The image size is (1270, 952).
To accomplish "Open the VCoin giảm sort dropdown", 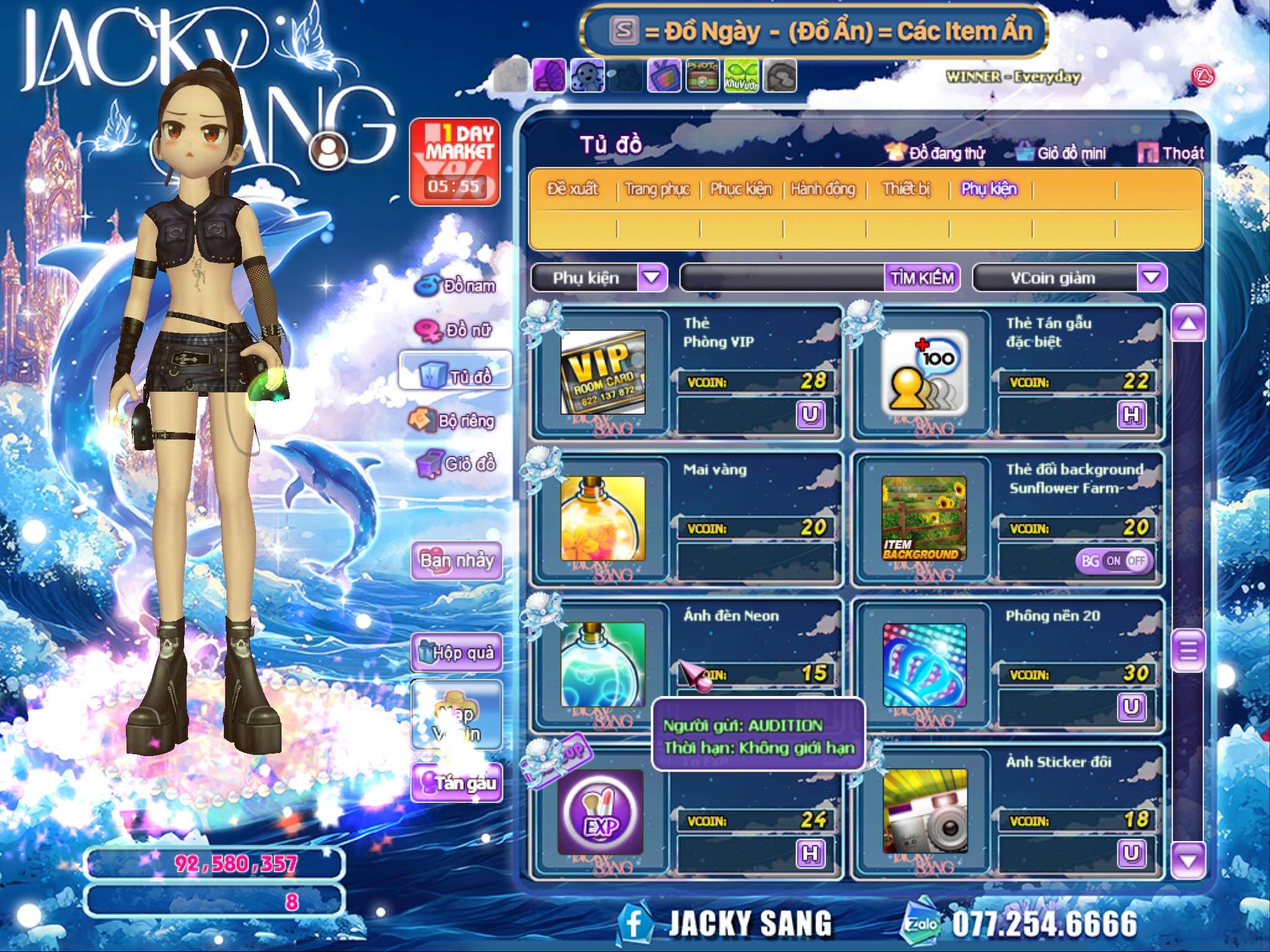I will pyautogui.click(x=1151, y=278).
